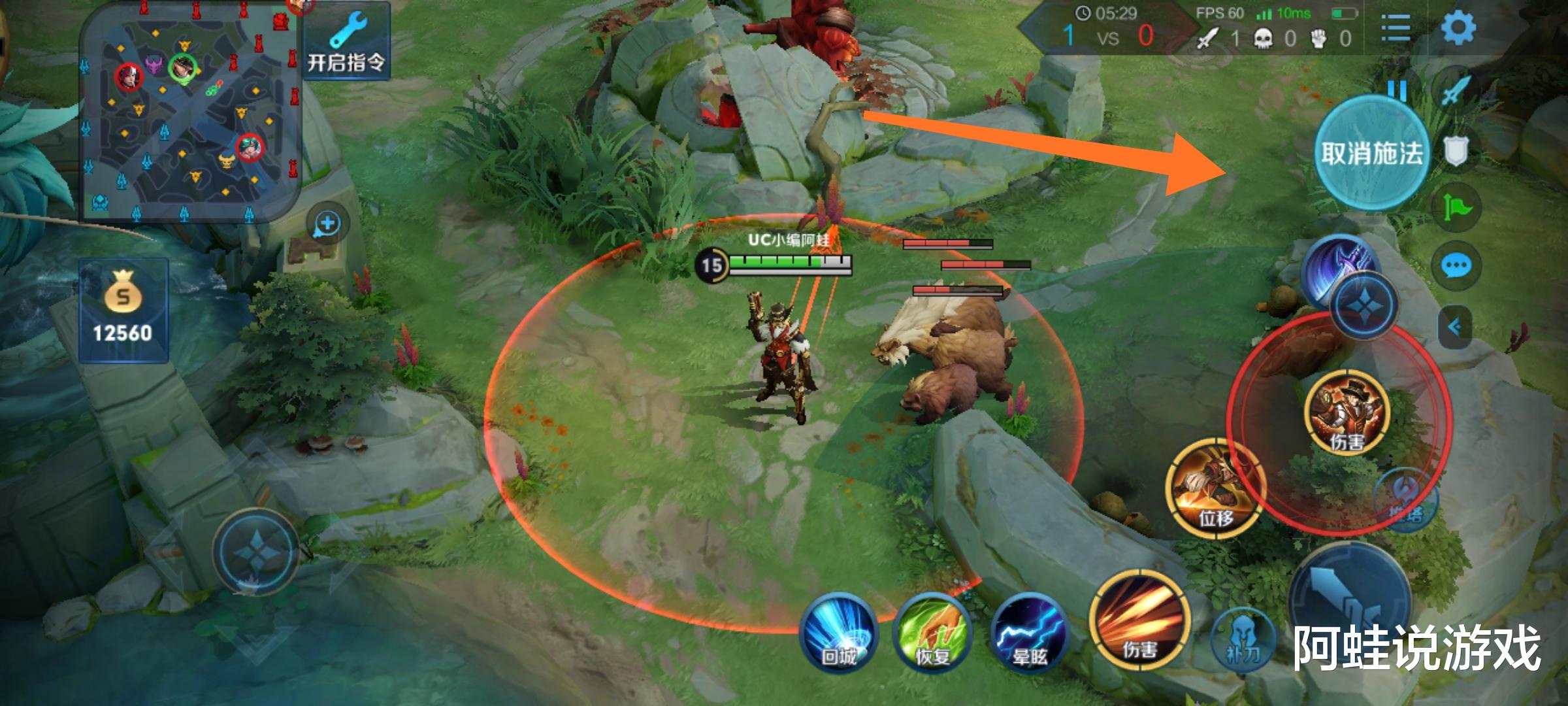Fire the 伤害 flaming streaks skill
The width and height of the screenshot is (1568, 706).
(x=1139, y=621)
